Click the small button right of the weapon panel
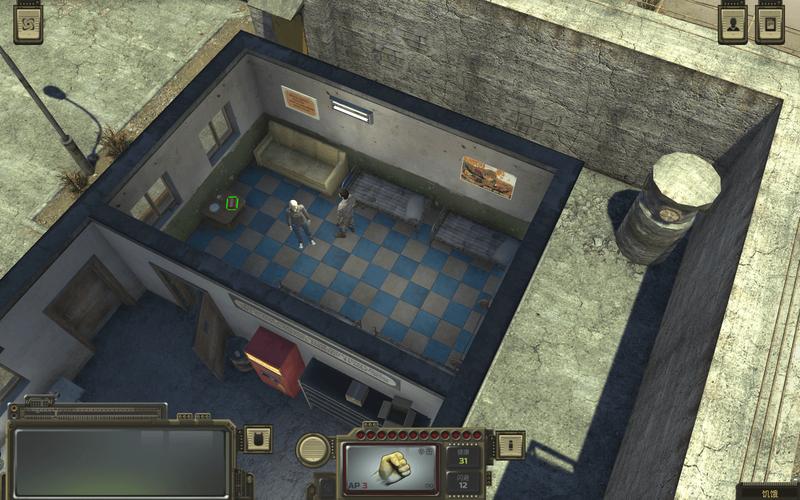800x500 pixels. [x=511, y=444]
